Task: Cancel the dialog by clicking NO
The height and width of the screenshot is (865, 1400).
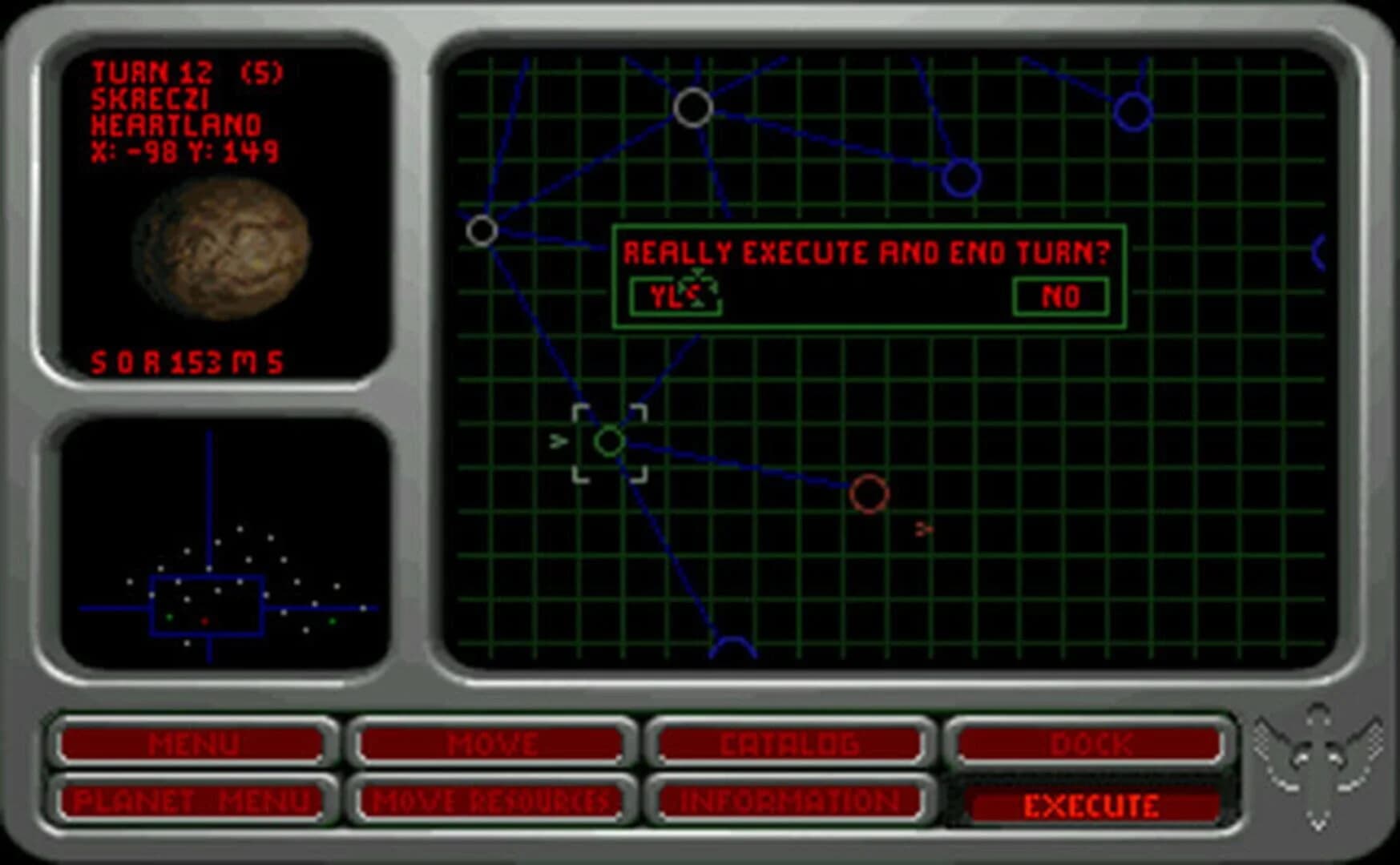Action: tap(1061, 296)
